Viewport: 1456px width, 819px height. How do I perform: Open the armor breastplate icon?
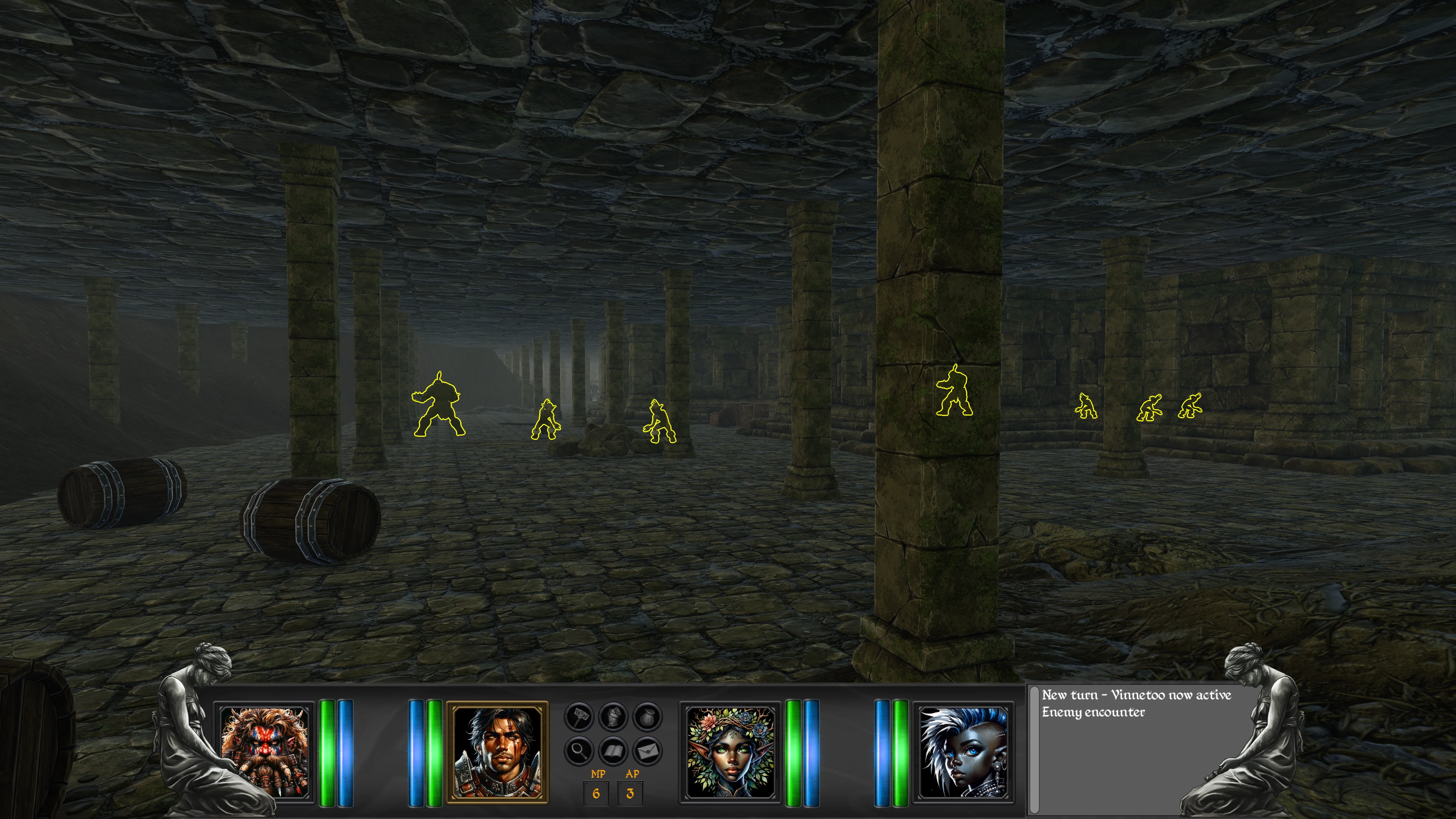coord(613,717)
